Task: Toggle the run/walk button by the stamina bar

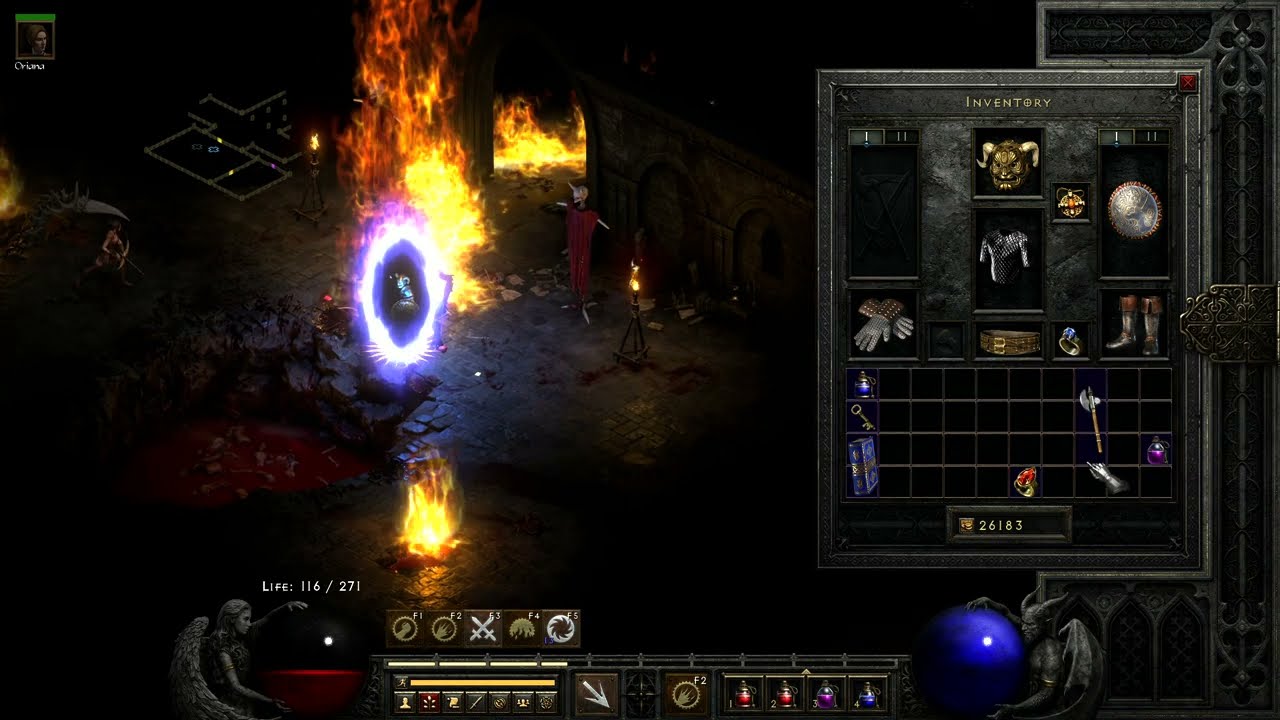Action: click(402, 682)
